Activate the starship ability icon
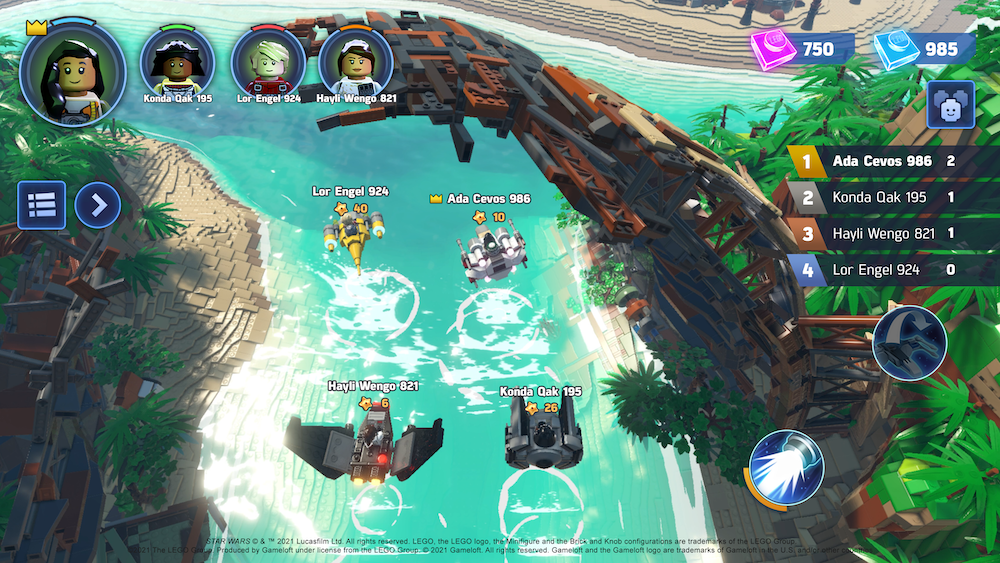 [x=909, y=343]
